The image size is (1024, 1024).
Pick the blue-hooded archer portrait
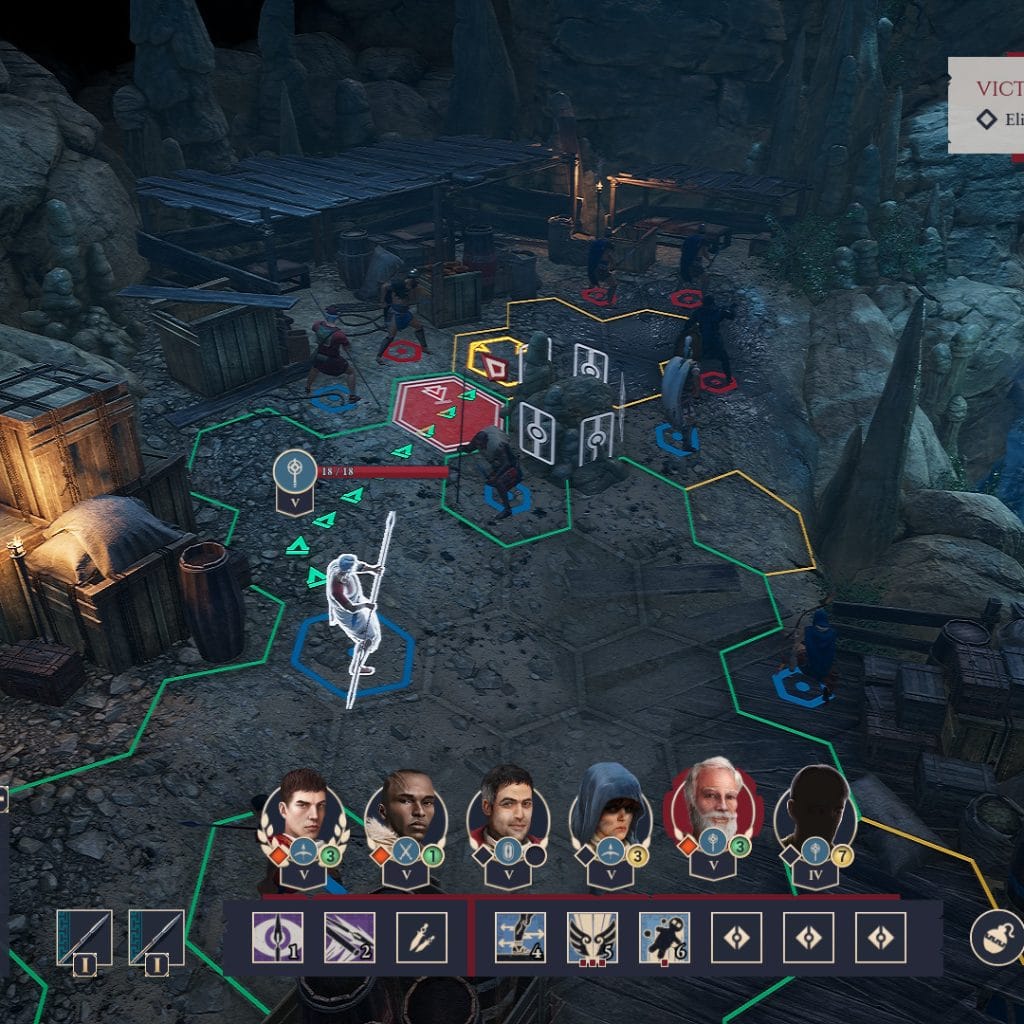(611, 808)
